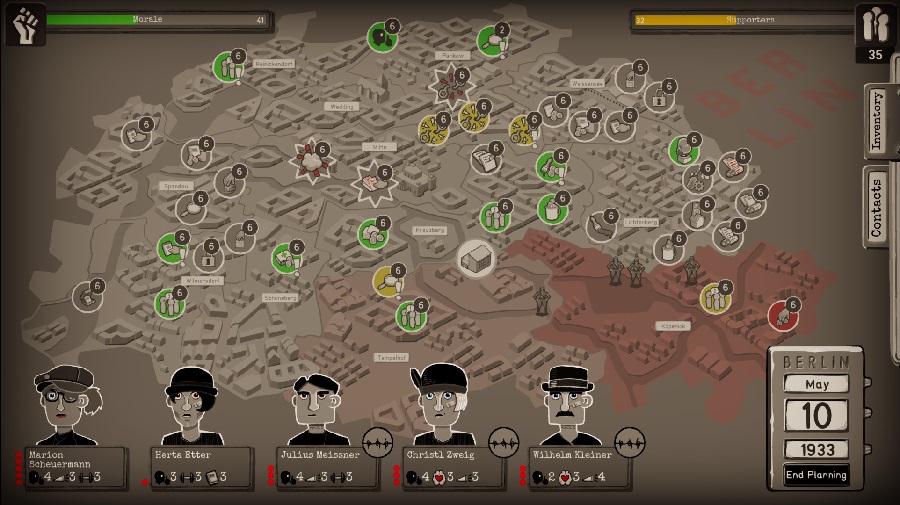Click the headquarters house icon on the map
Viewport: 900px width, 505px height.
pyautogui.click(x=477, y=258)
